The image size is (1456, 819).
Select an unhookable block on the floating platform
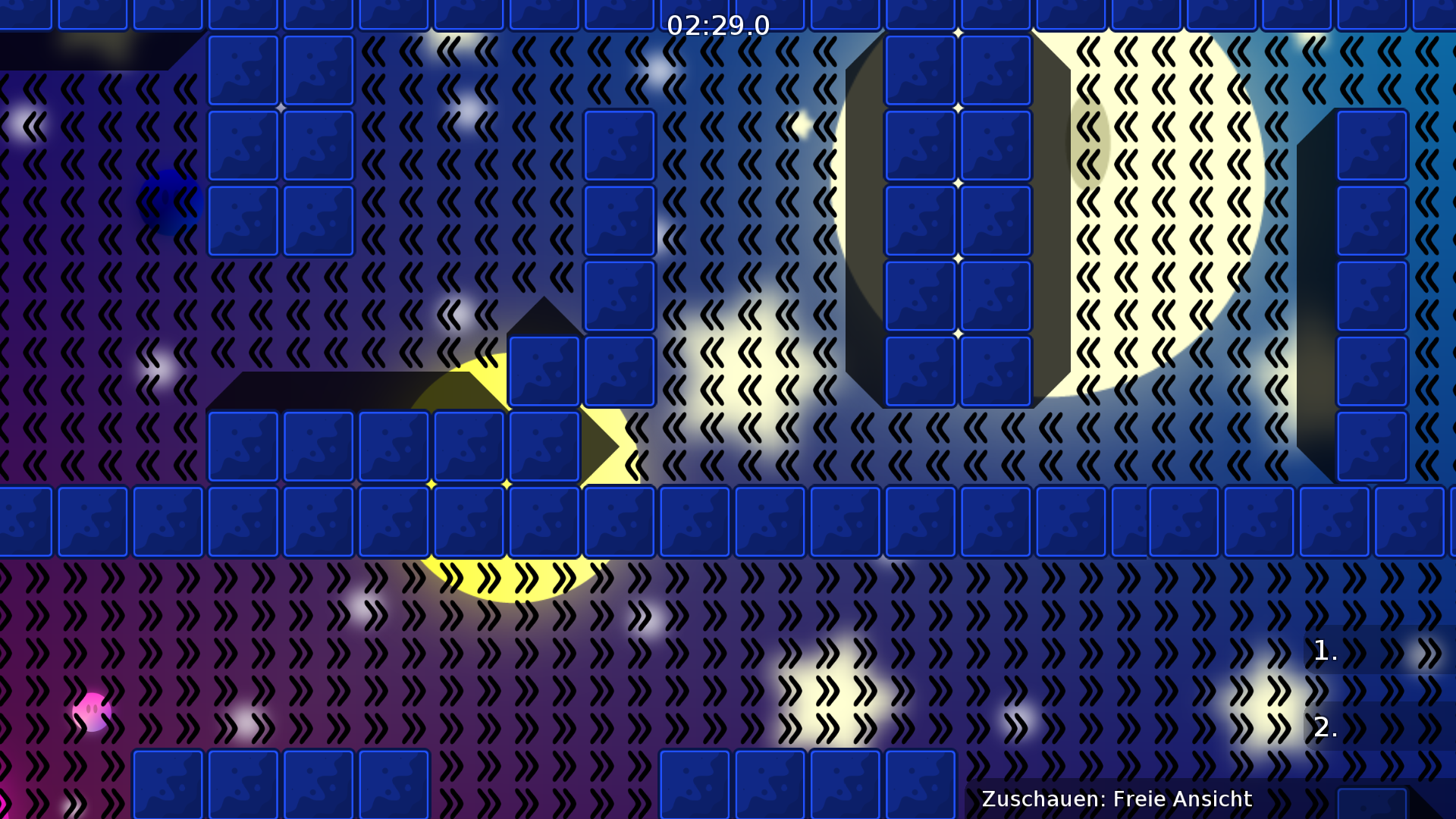pos(318,447)
